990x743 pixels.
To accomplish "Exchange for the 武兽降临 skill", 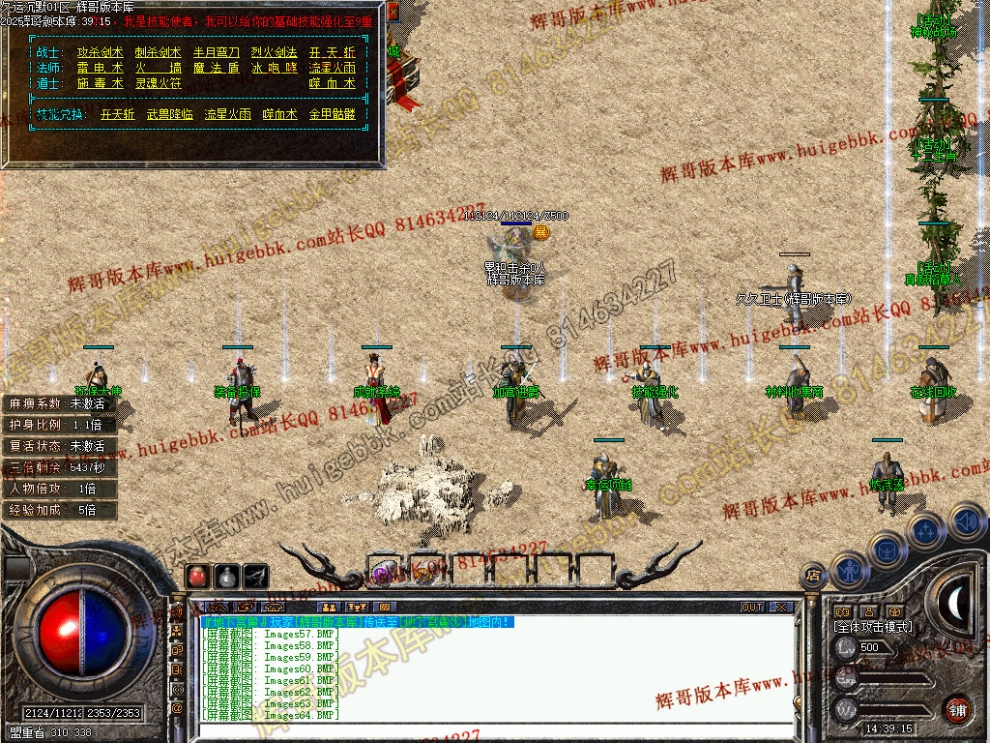I will click(169, 115).
